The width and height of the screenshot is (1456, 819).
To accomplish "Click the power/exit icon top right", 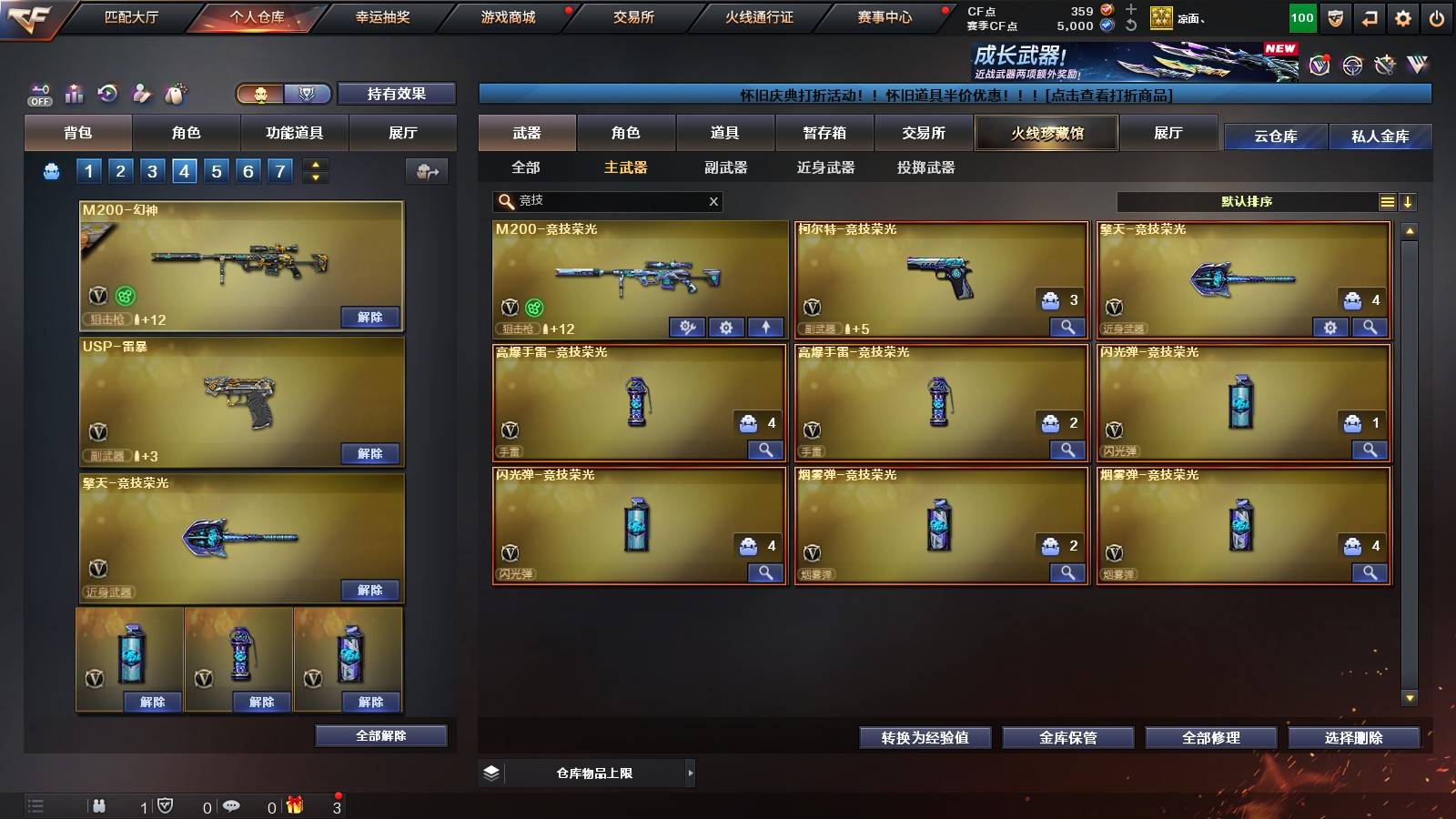I will click(x=1436, y=17).
